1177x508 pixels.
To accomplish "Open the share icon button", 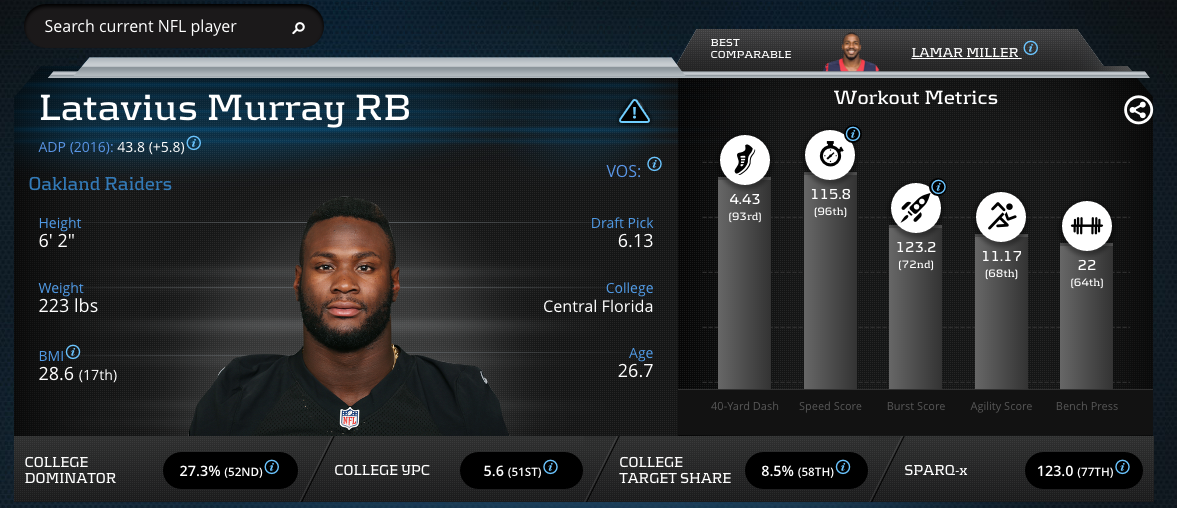I will point(1138,110).
